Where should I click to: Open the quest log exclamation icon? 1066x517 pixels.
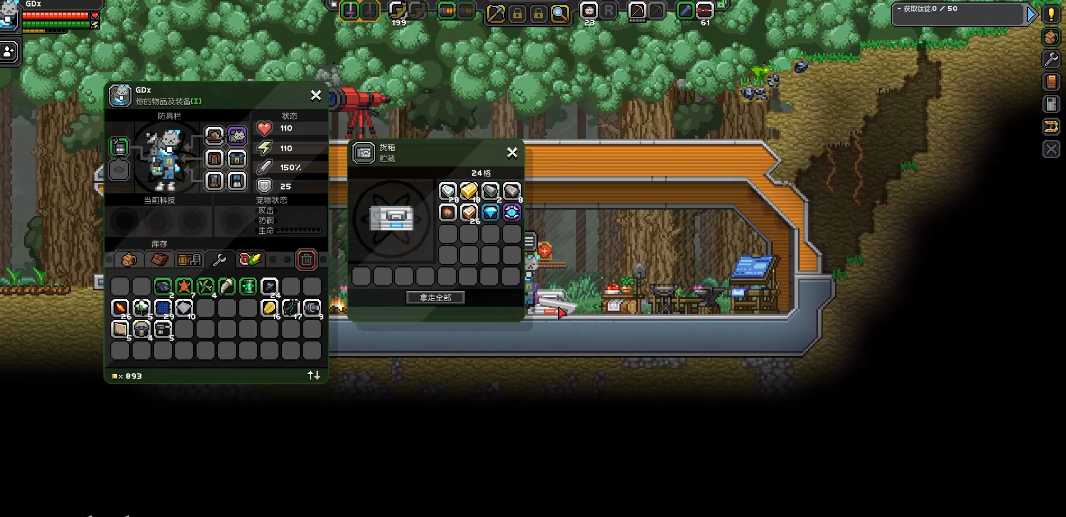coord(1051,14)
